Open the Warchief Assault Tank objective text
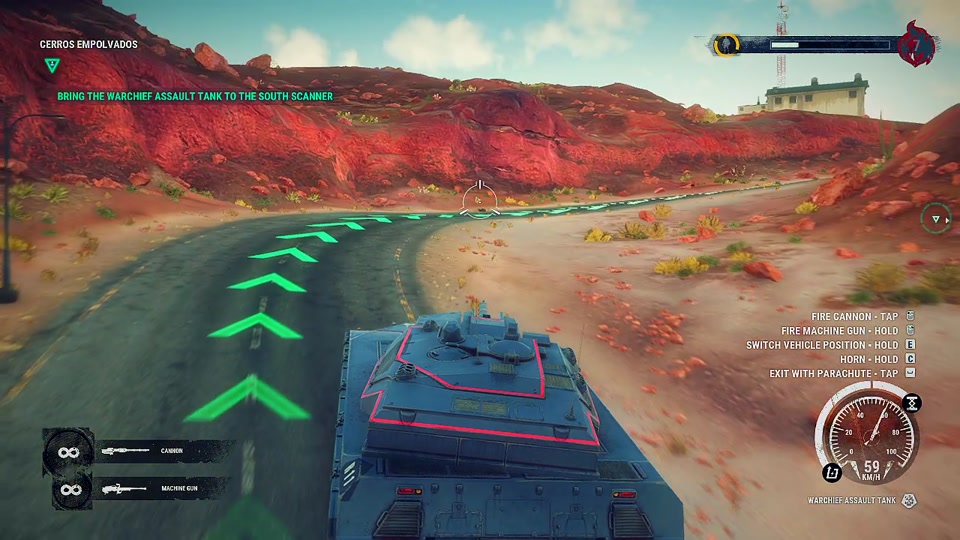The image size is (960, 540). point(194,96)
